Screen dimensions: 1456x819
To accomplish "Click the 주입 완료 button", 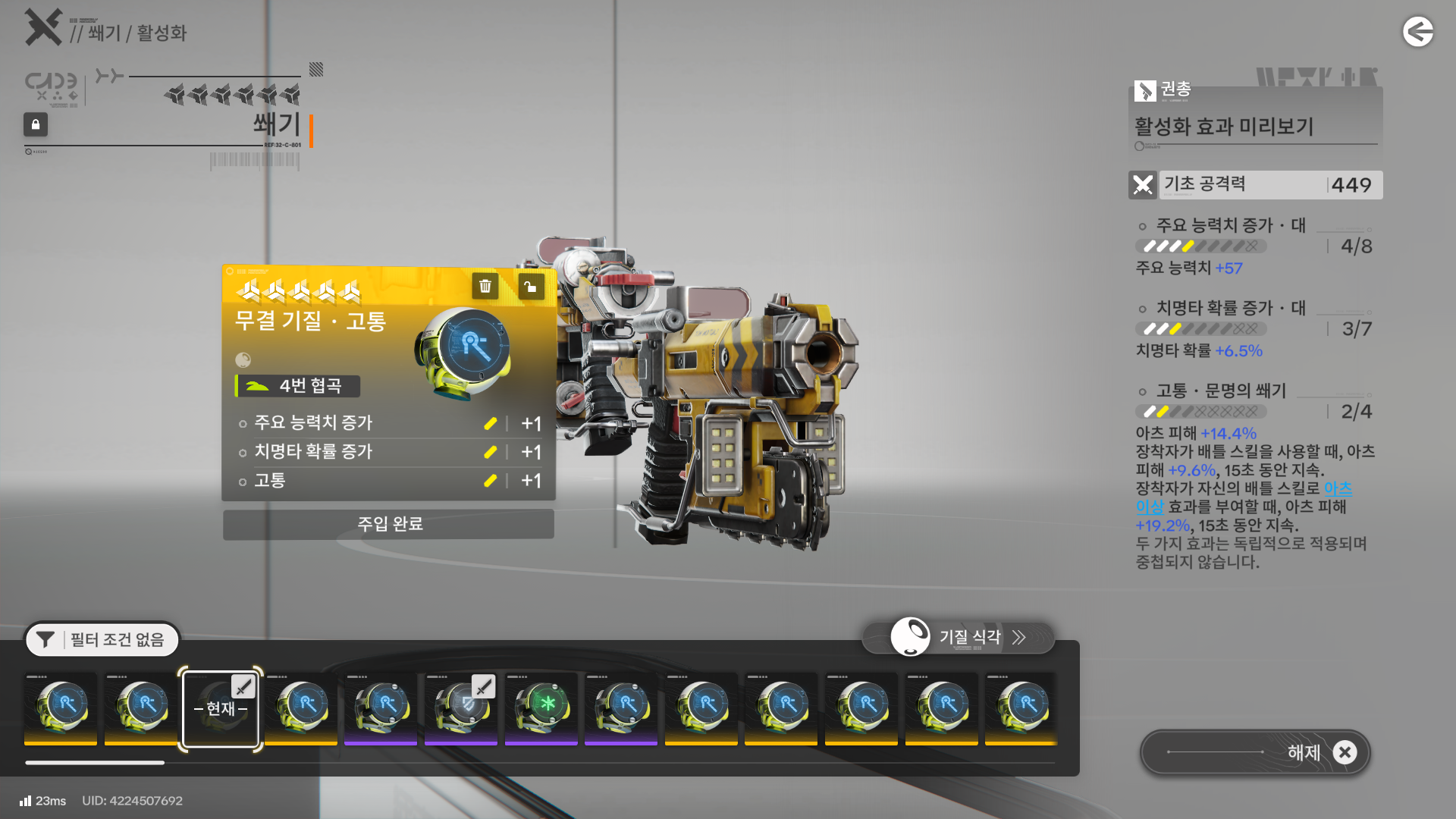I will coord(389,524).
